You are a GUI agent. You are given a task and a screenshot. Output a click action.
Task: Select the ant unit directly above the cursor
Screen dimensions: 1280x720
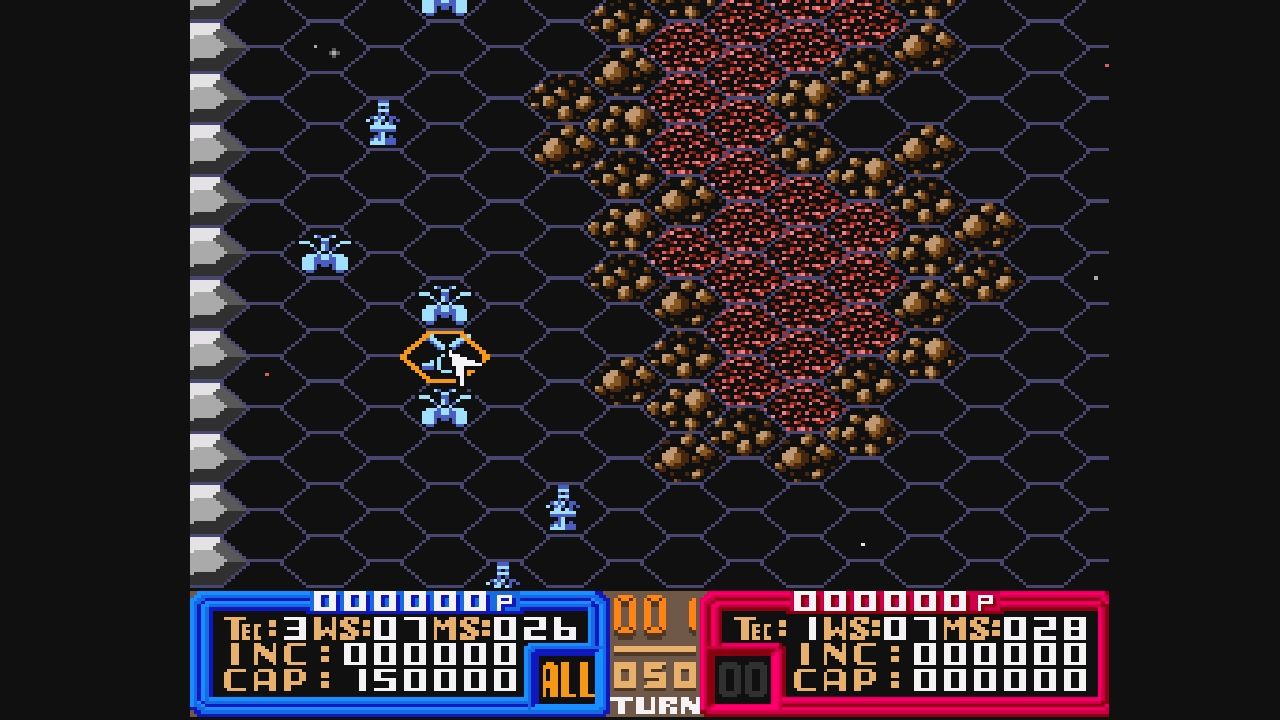443,305
